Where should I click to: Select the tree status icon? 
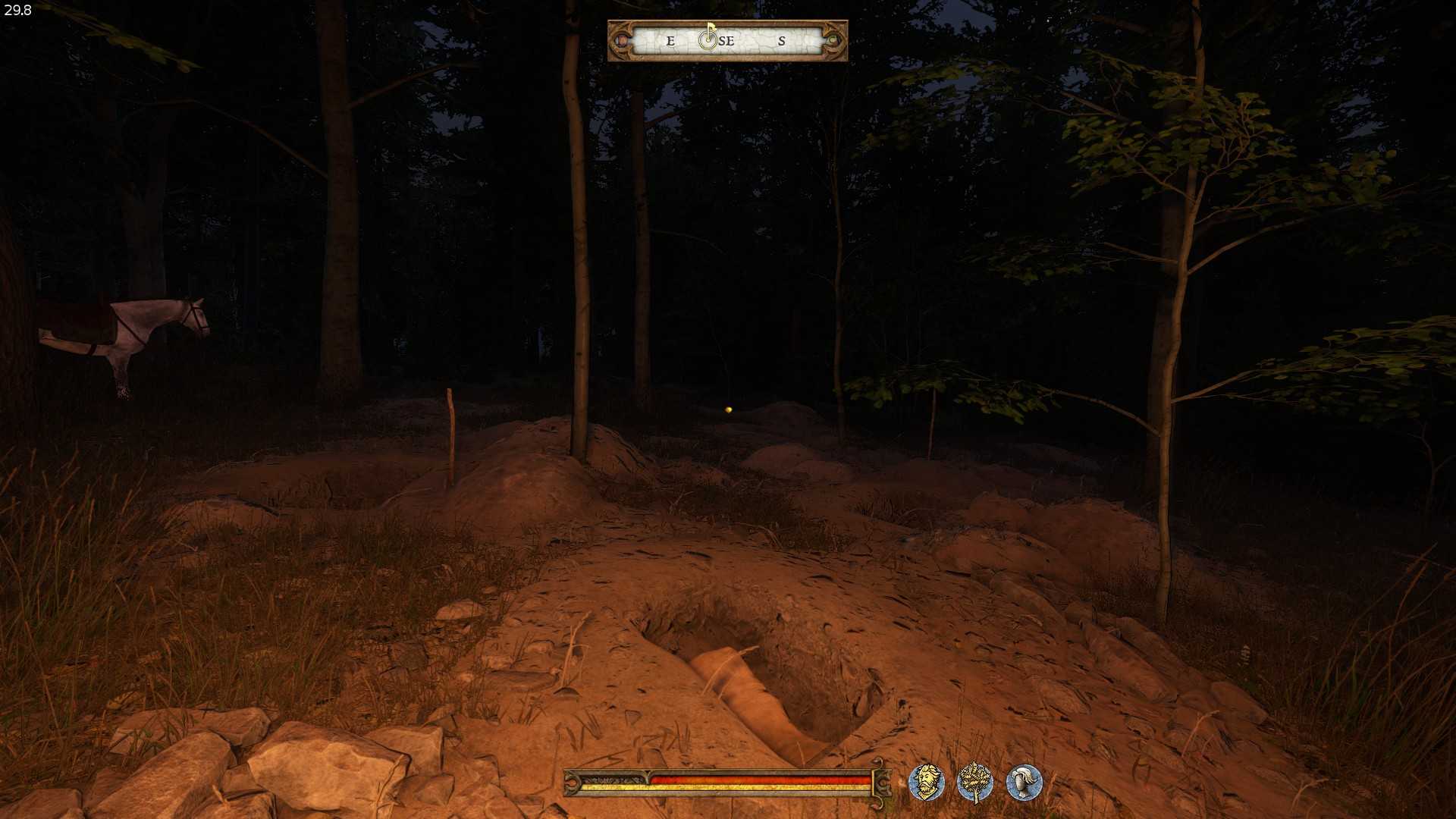pos(975,783)
